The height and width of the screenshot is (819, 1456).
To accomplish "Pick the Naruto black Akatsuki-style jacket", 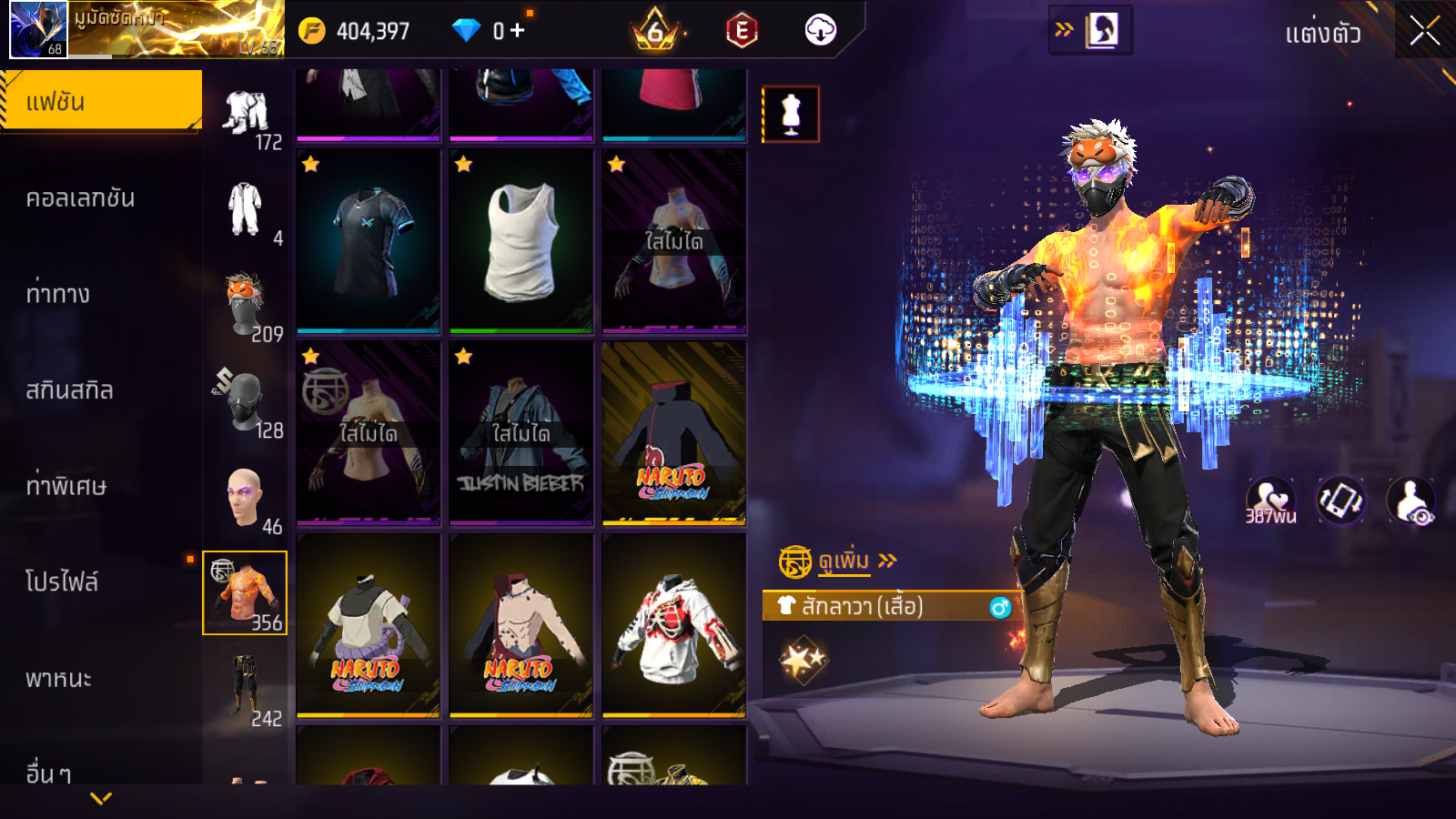I will point(673,433).
